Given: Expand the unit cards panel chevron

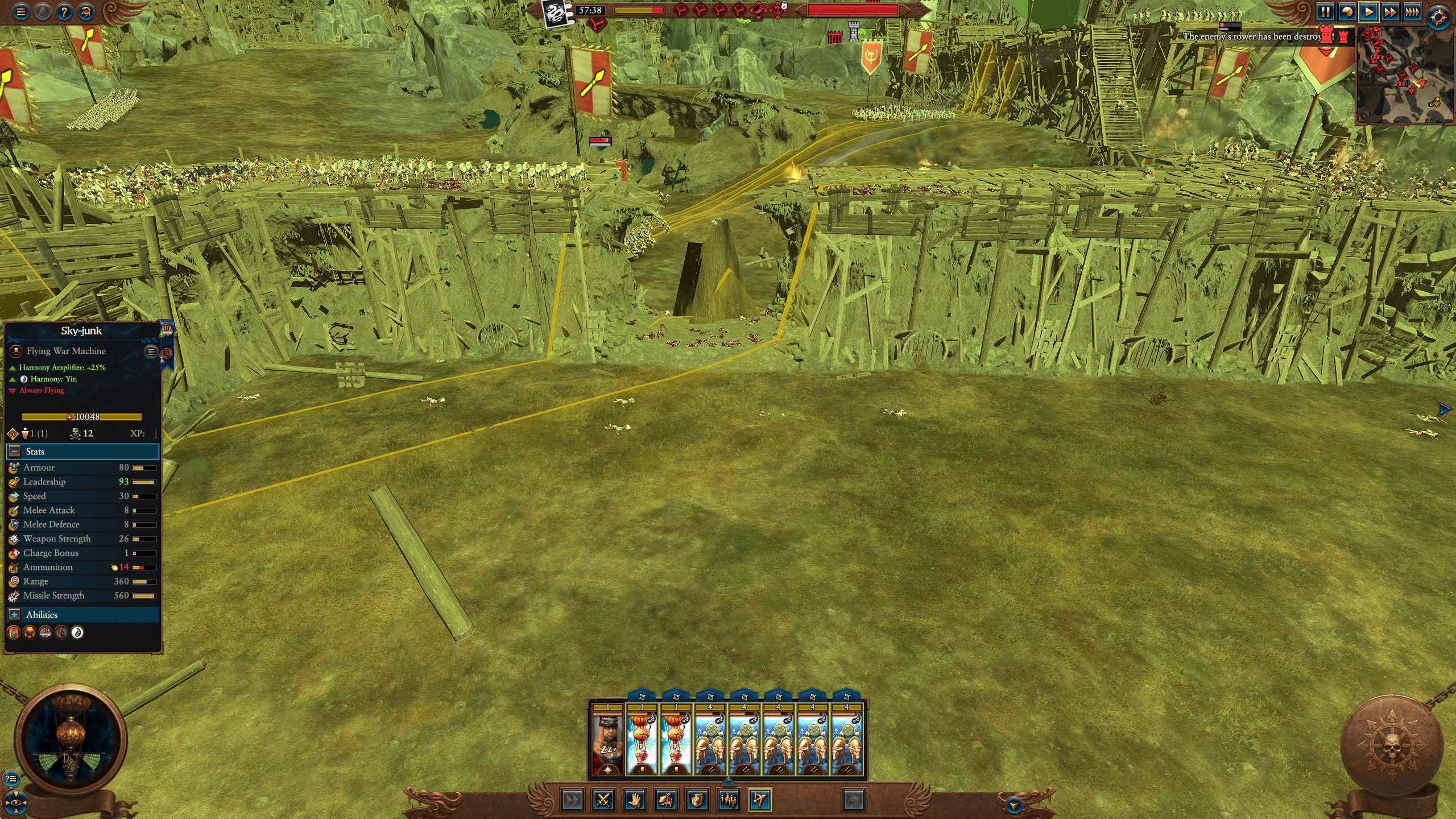Looking at the screenshot, I should pos(729,781).
